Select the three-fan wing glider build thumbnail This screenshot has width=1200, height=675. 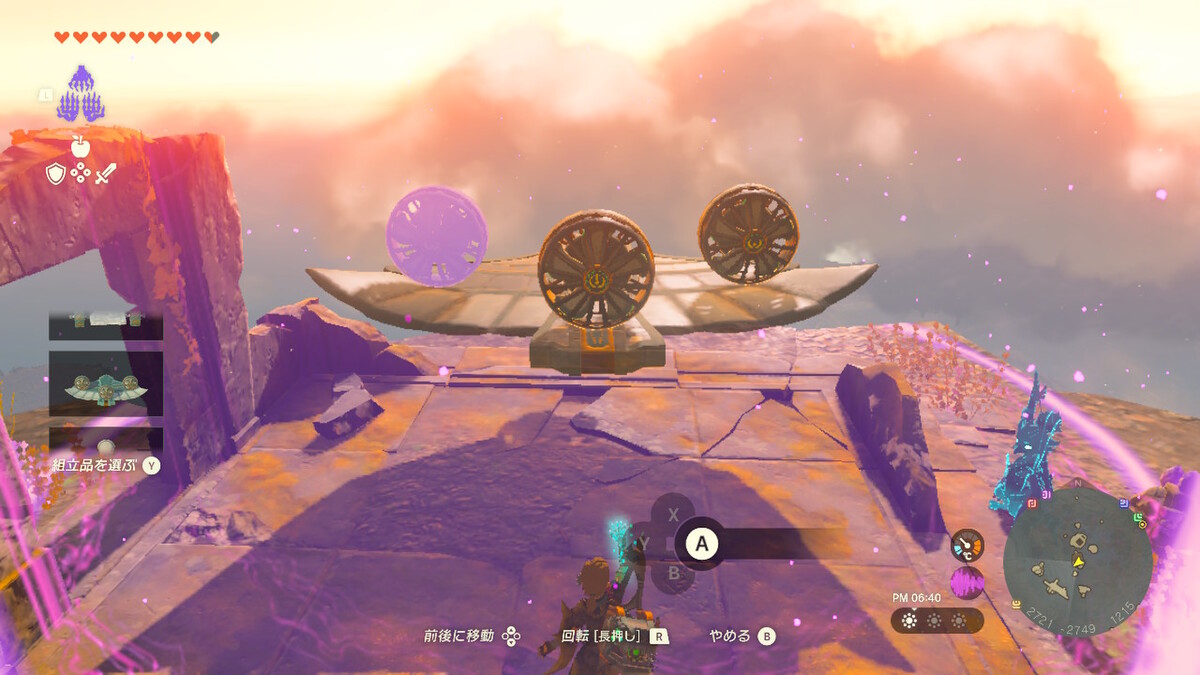[106, 384]
